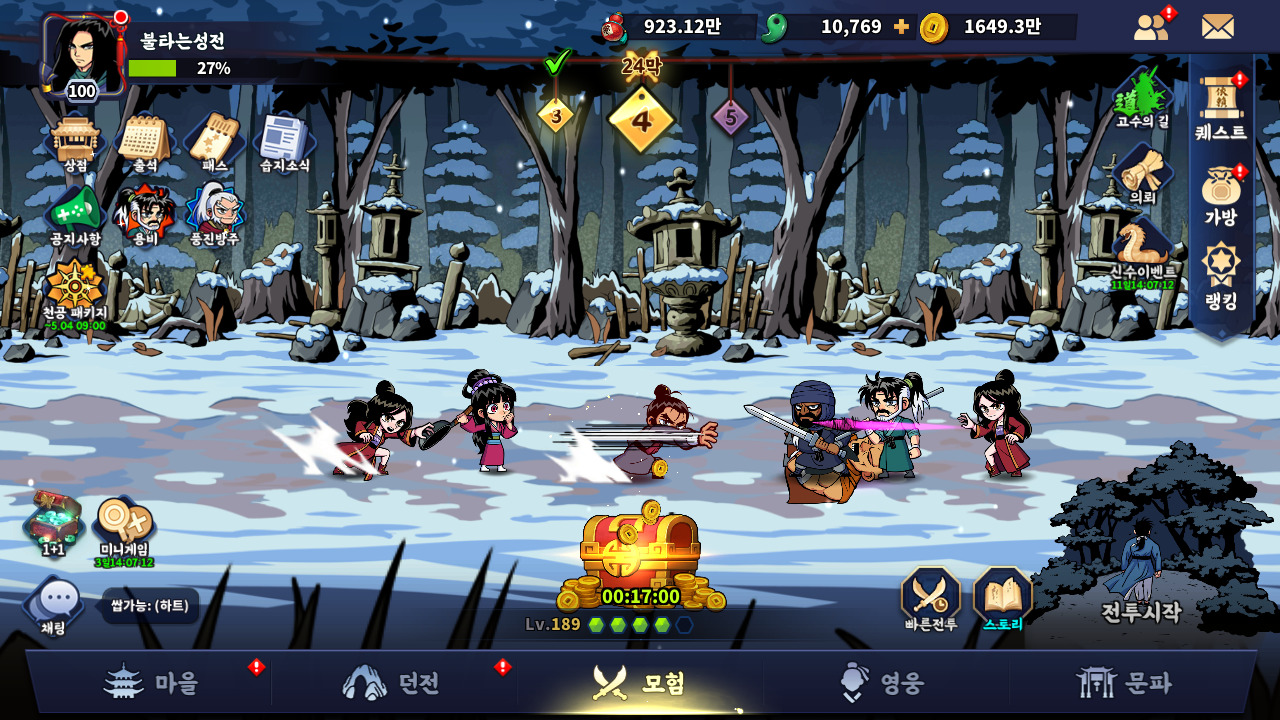Show the 랭킹 ranking board
The width and height of the screenshot is (1280, 720).
(x=1221, y=277)
